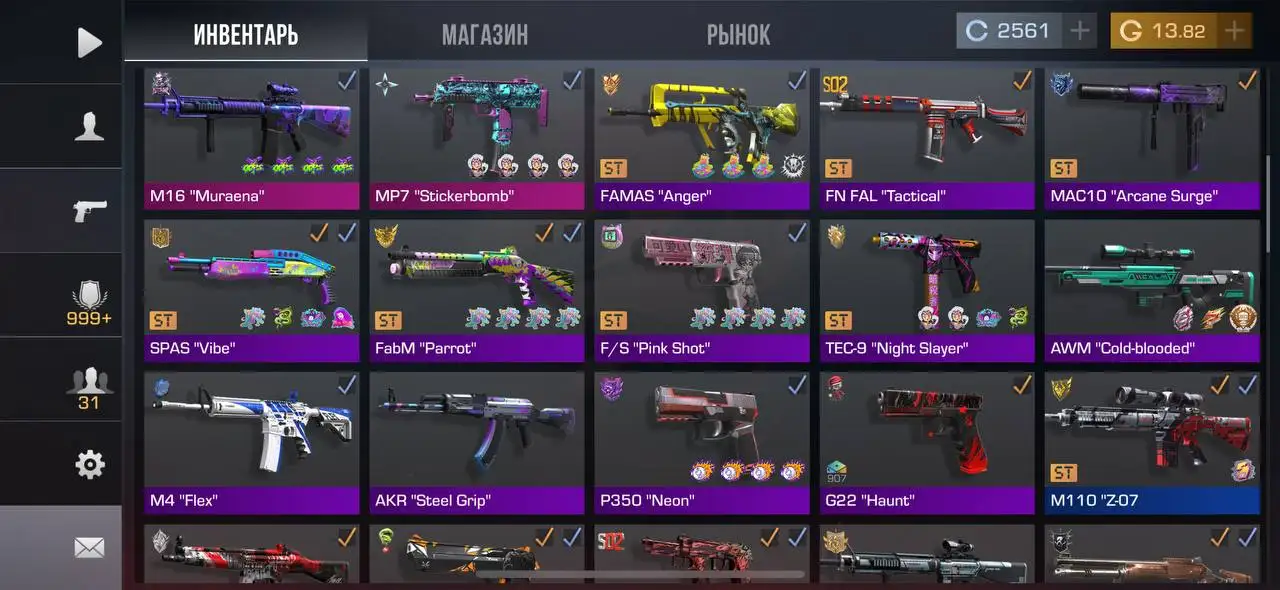This screenshot has height=590, width=1280.
Task: Open the mail envelope
Action: click(89, 547)
